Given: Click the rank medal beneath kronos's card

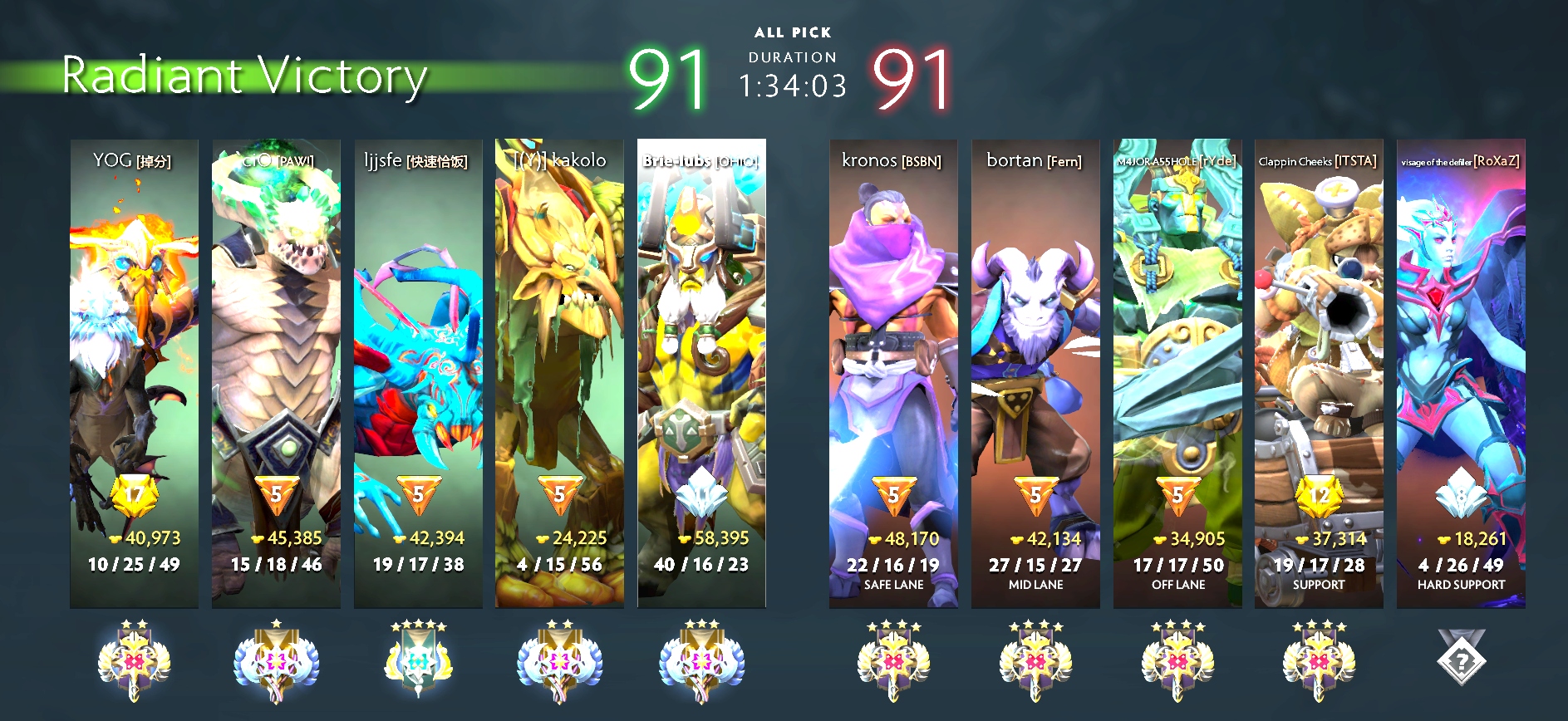Looking at the screenshot, I should (893, 661).
